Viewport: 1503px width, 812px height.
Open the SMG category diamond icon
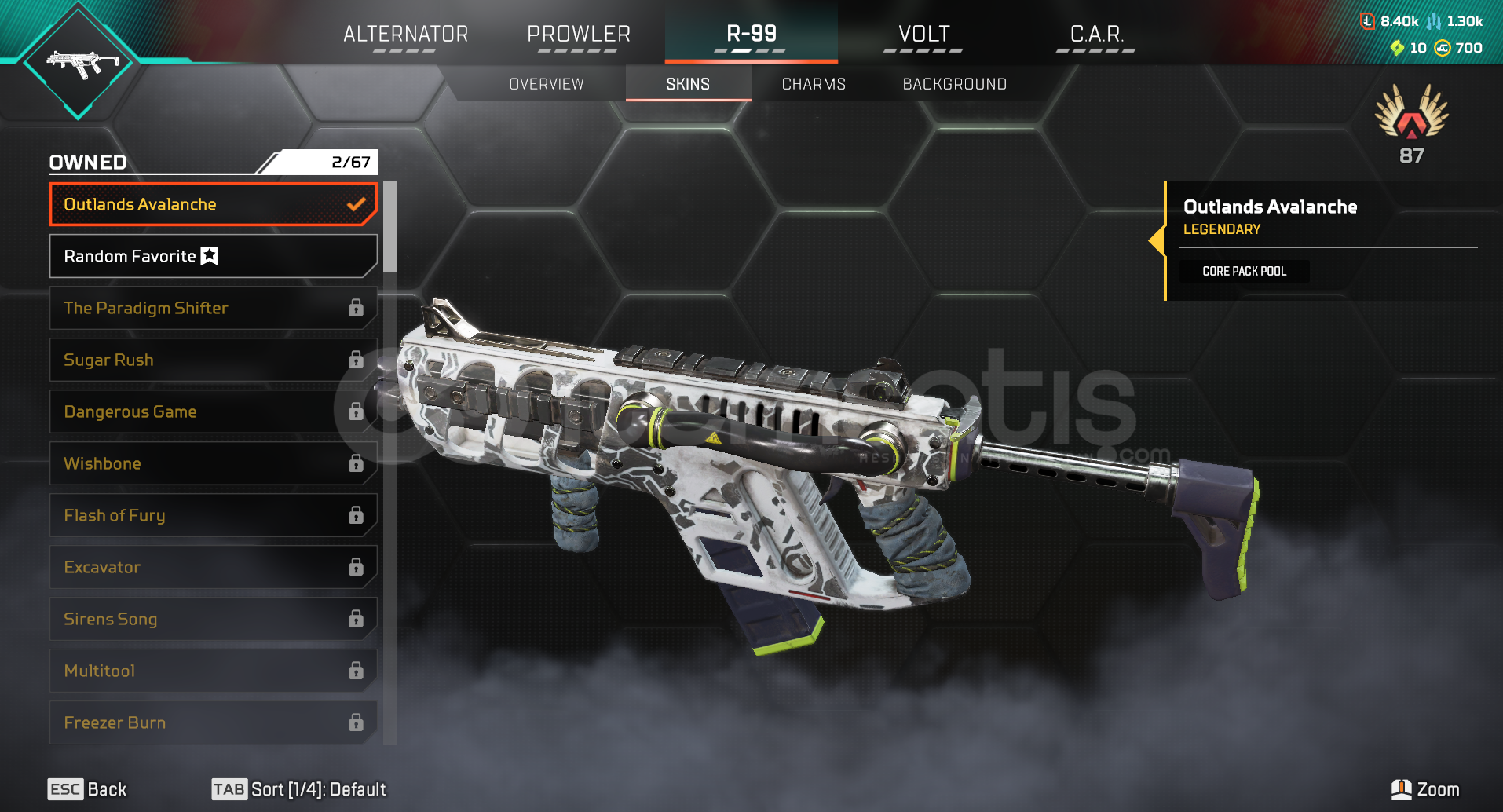(x=79, y=62)
